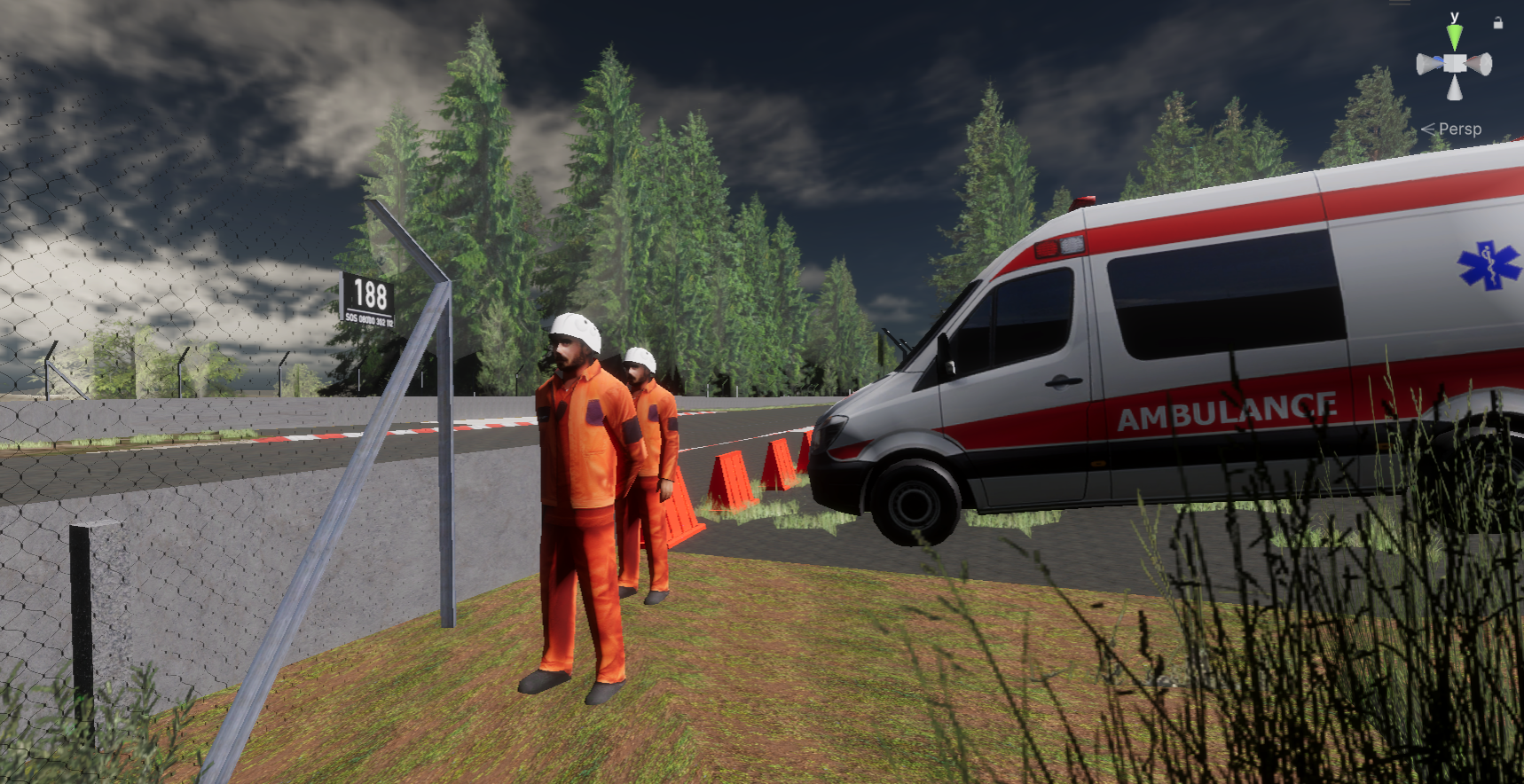The width and height of the screenshot is (1524, 784).
Task: Click the center cube of the orientation gizmo
Action: (1455, 64)
